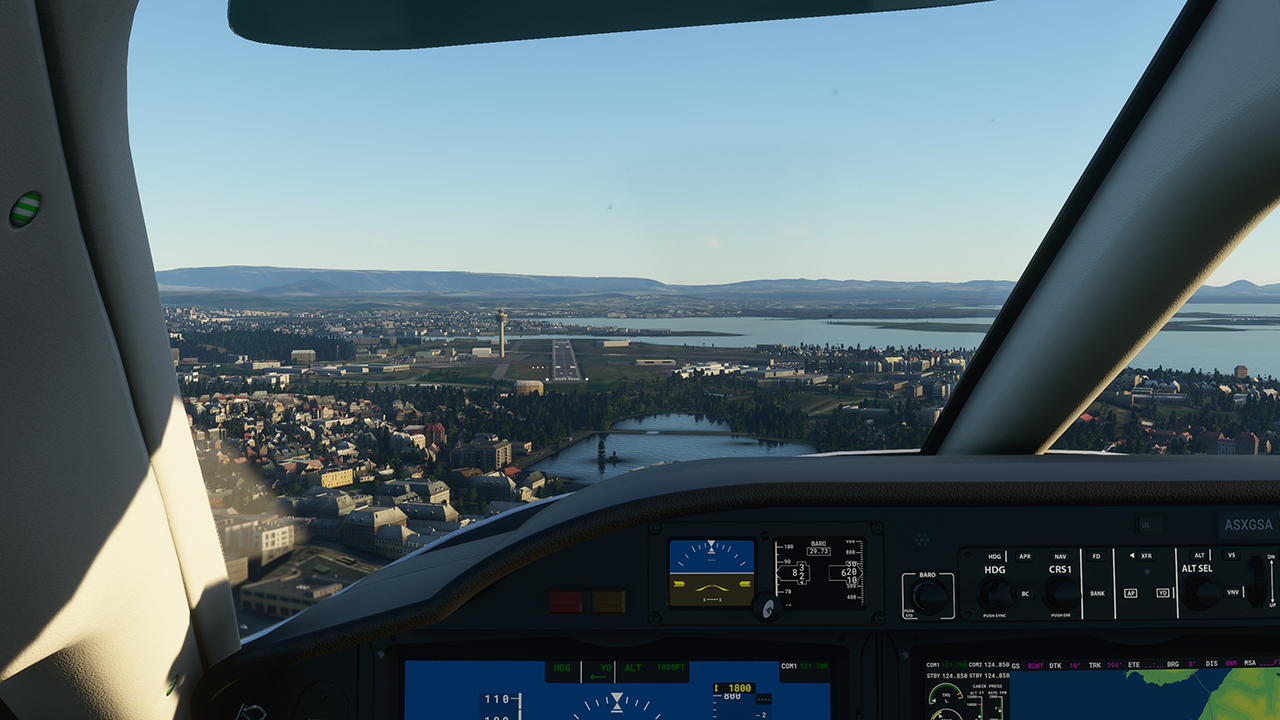Toggle the YD yaw damper button
This screenshot has width=1280, height=720.
pos(1163,592)
